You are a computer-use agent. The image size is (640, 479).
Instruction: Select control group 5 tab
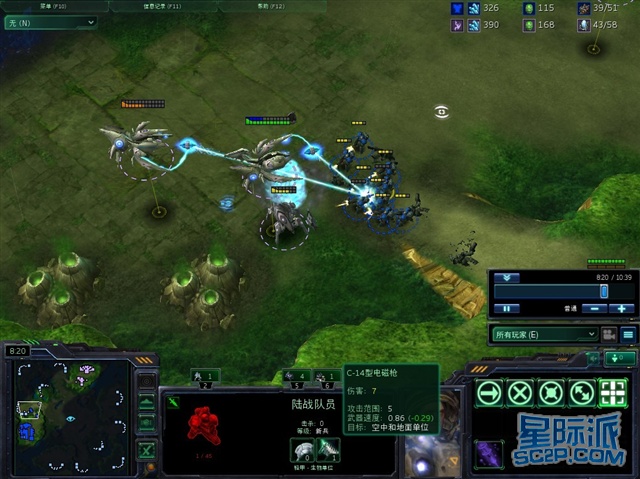pos(297,378)
